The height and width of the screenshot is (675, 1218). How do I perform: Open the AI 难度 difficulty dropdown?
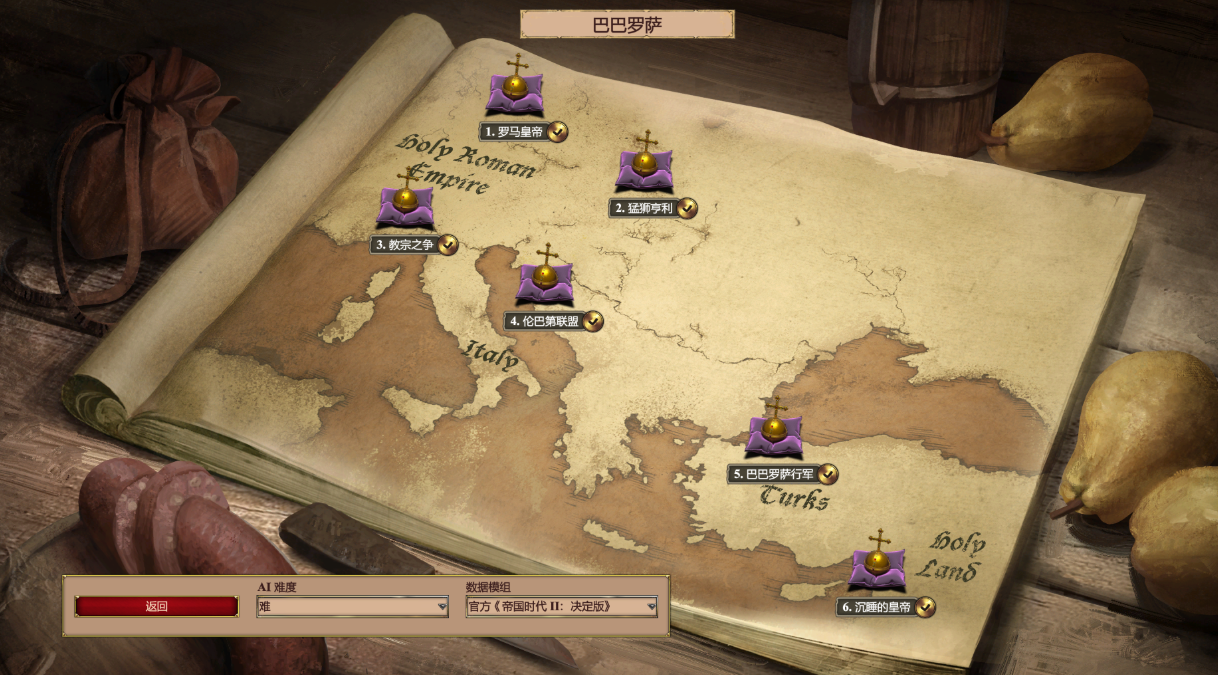tap(352, 606)
